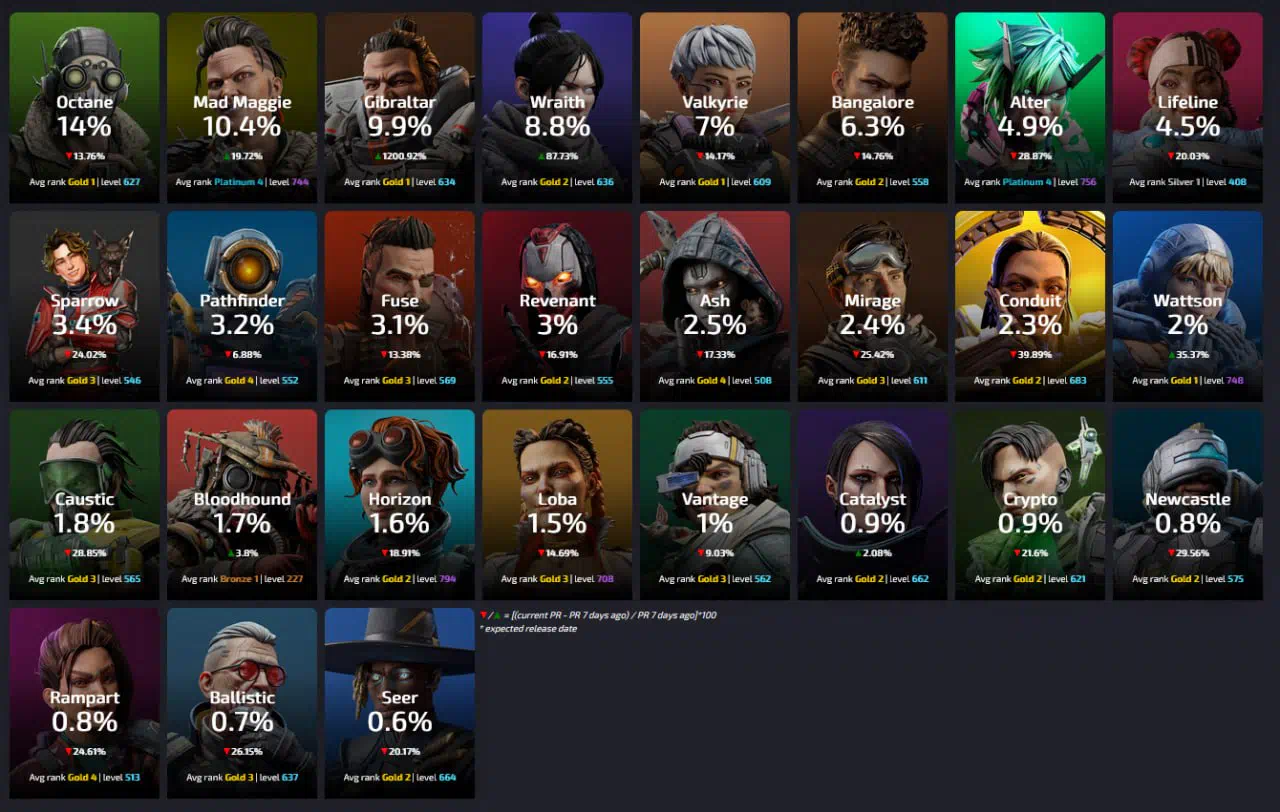Choose the green Alter card

(1030, 107)
